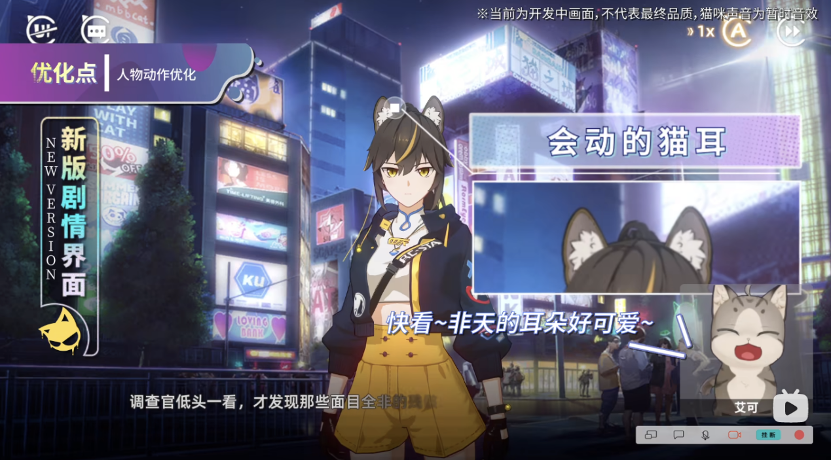Skip the story with the fast-forward button
Image resolution: width=832 pixels, height=460 pixels.
click(791, 31)
